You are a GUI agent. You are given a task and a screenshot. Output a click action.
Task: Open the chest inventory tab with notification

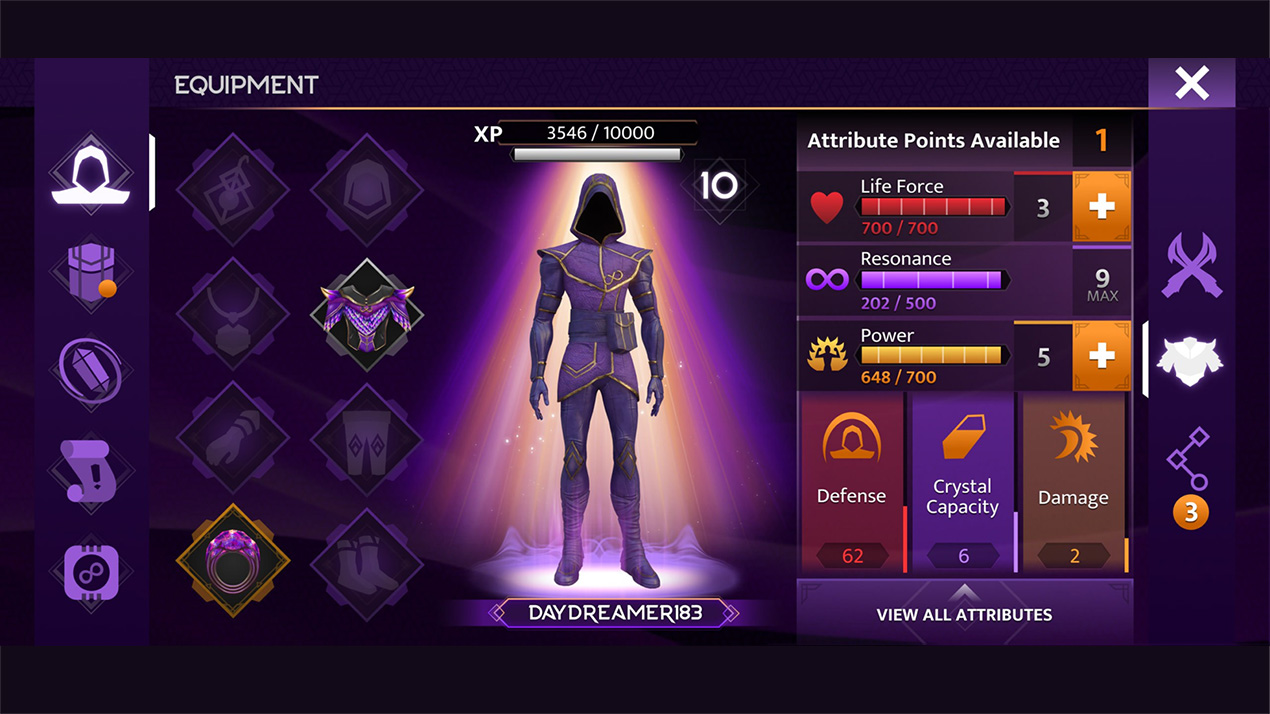point(92,272)
